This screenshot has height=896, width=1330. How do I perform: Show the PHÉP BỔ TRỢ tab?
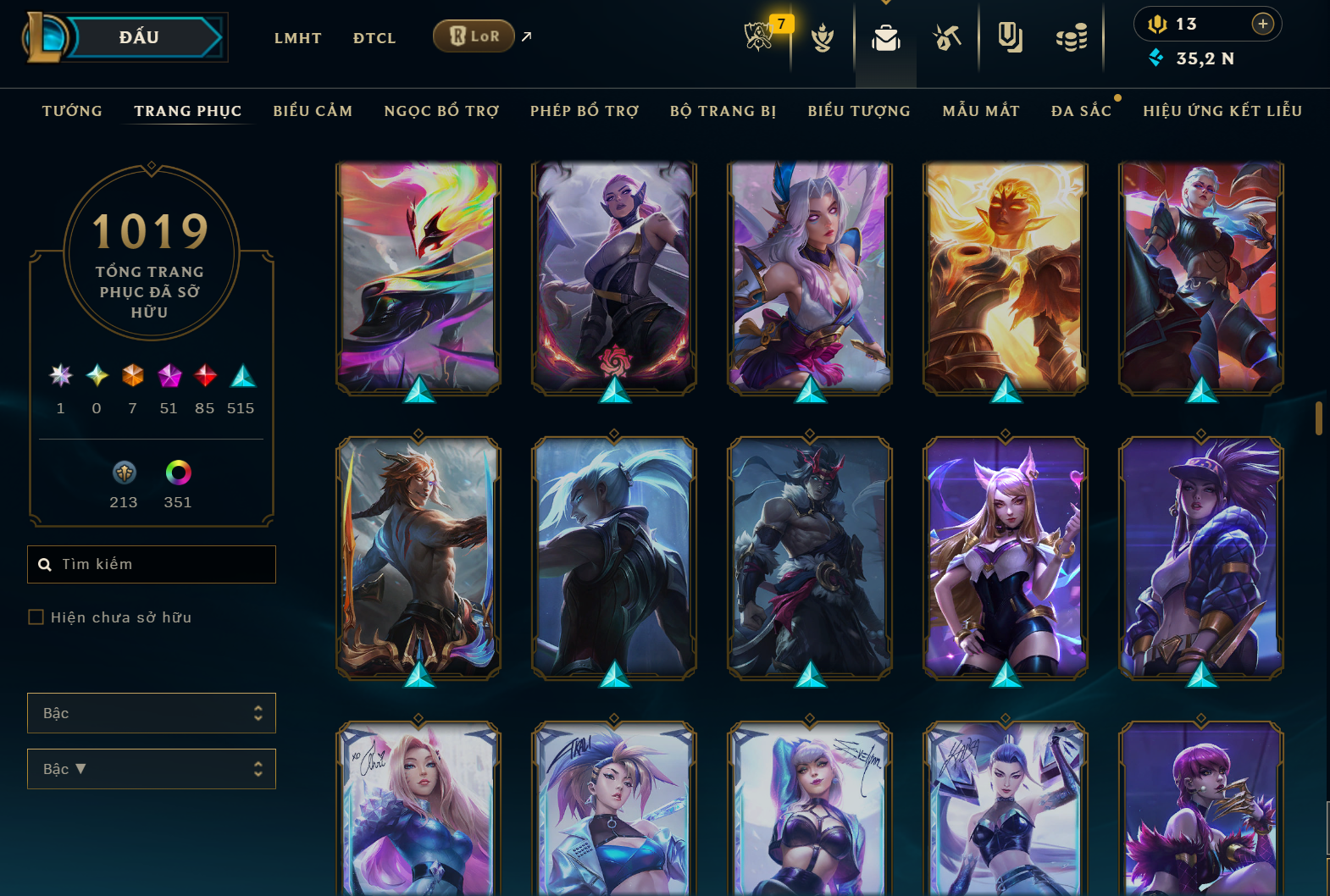tap(585, 111)
